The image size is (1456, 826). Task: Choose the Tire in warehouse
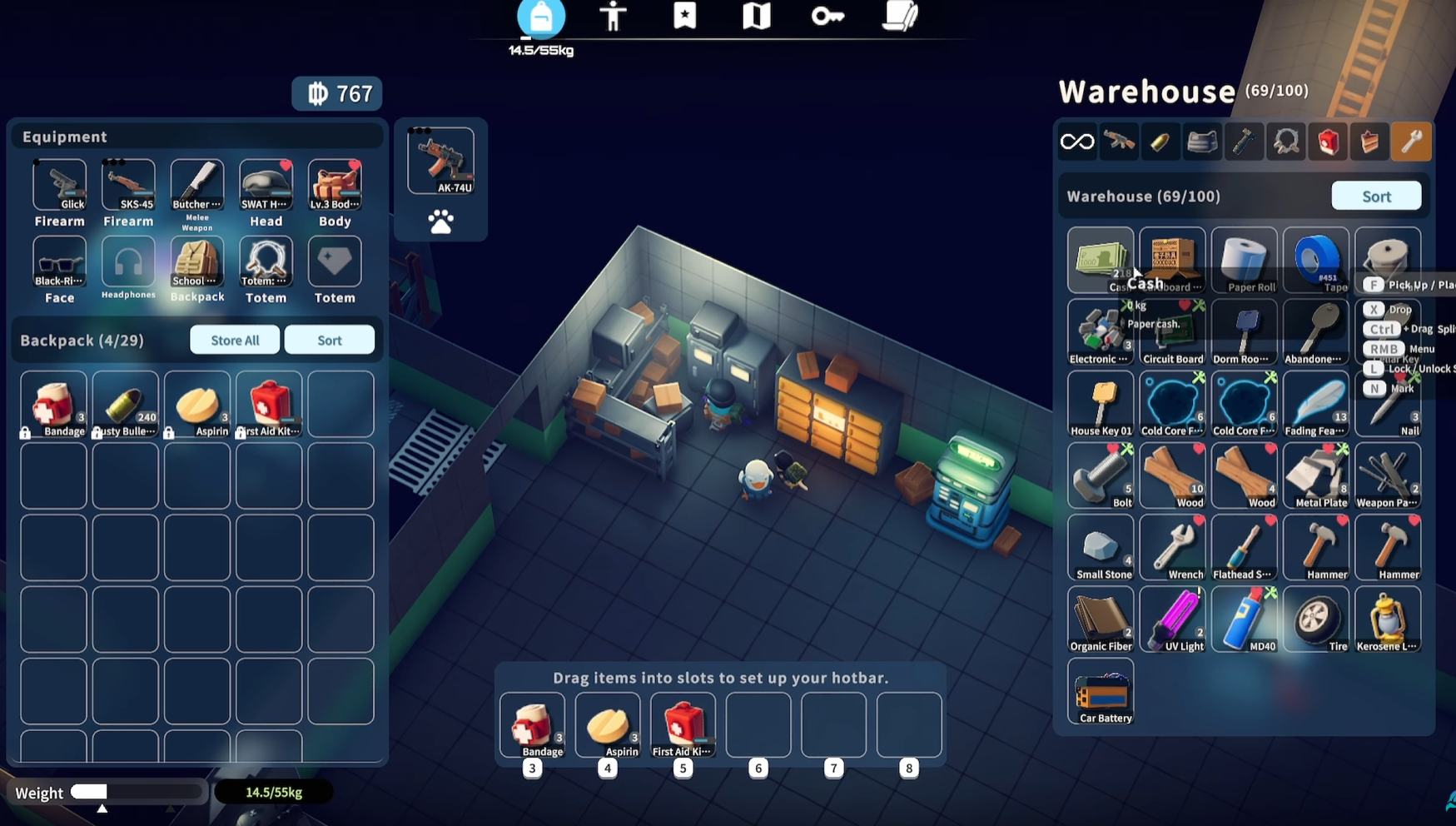tap(1316, 619)
